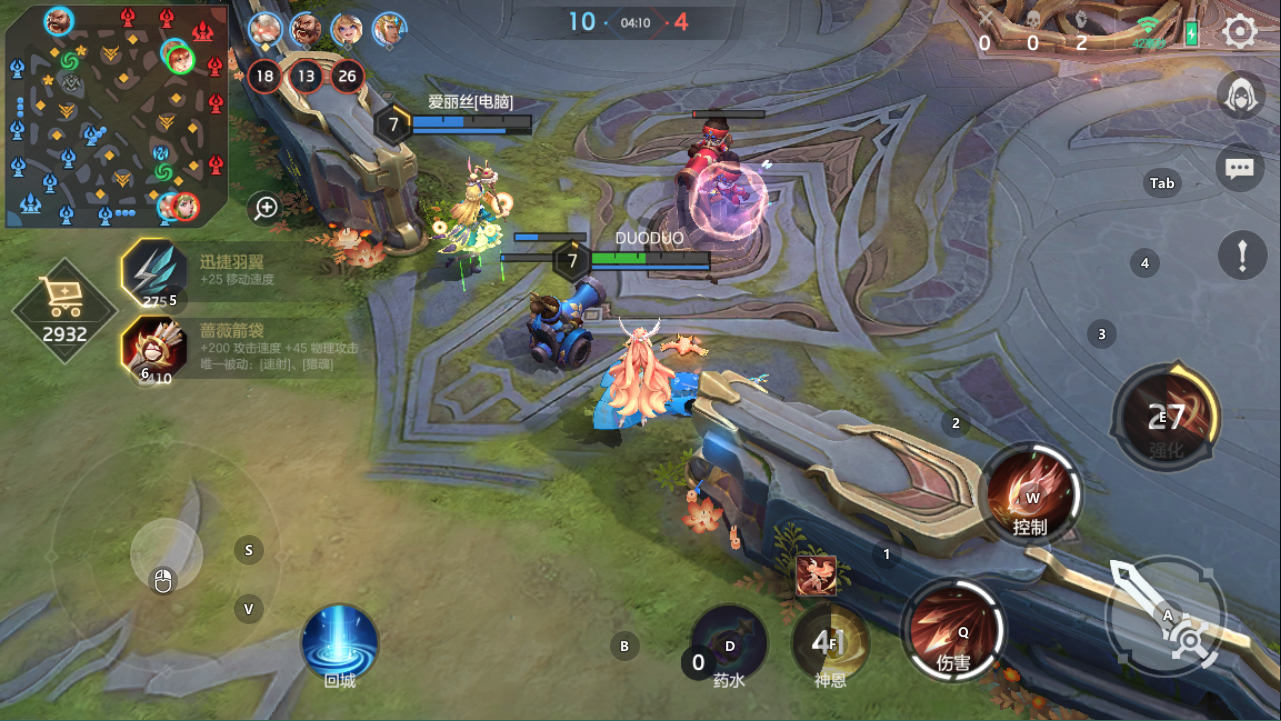Toggle the magnifier zoom button beside the minimap
Screen dimensions: 1281x721
(266, 207)
